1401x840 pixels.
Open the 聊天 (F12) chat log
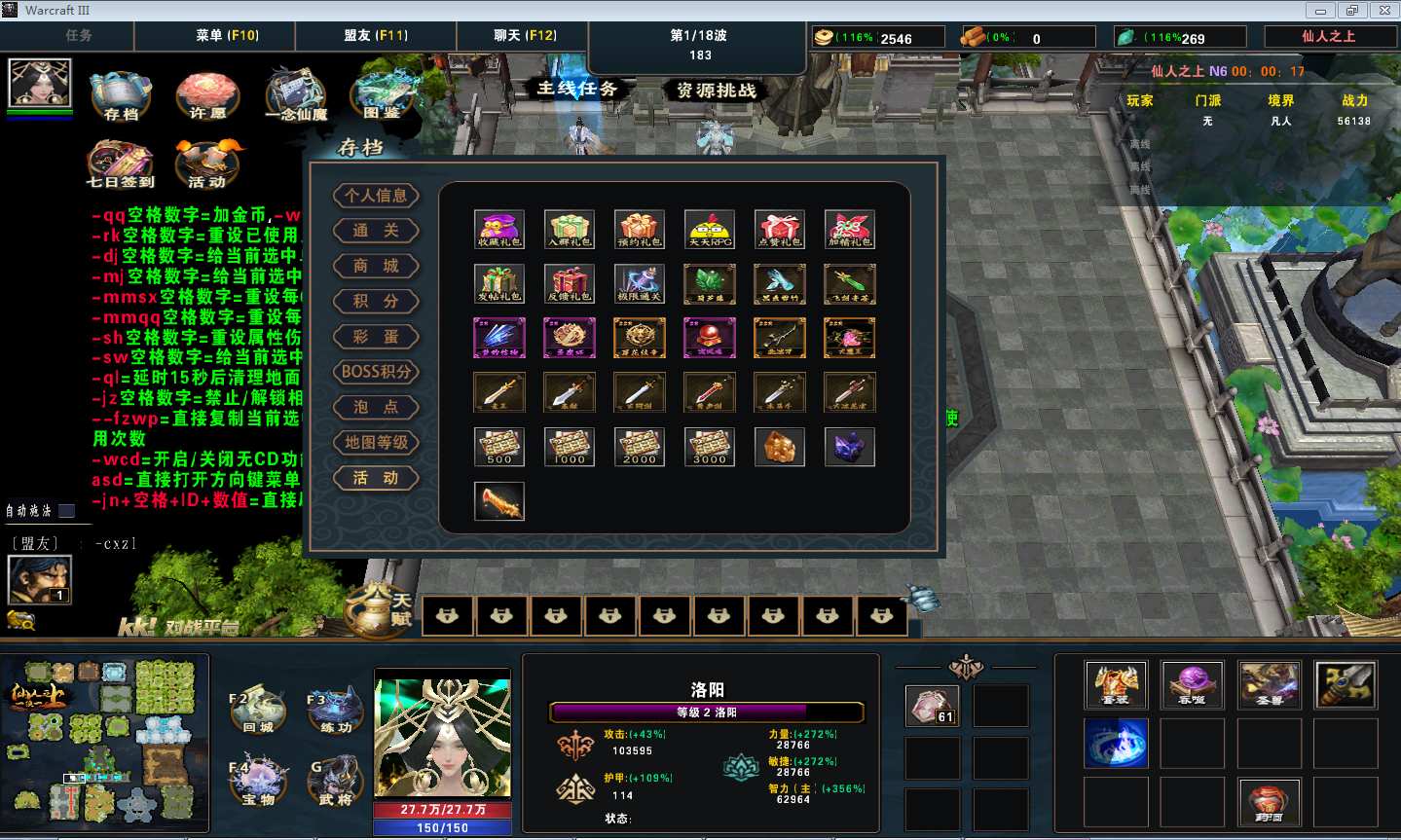(525, 35)
